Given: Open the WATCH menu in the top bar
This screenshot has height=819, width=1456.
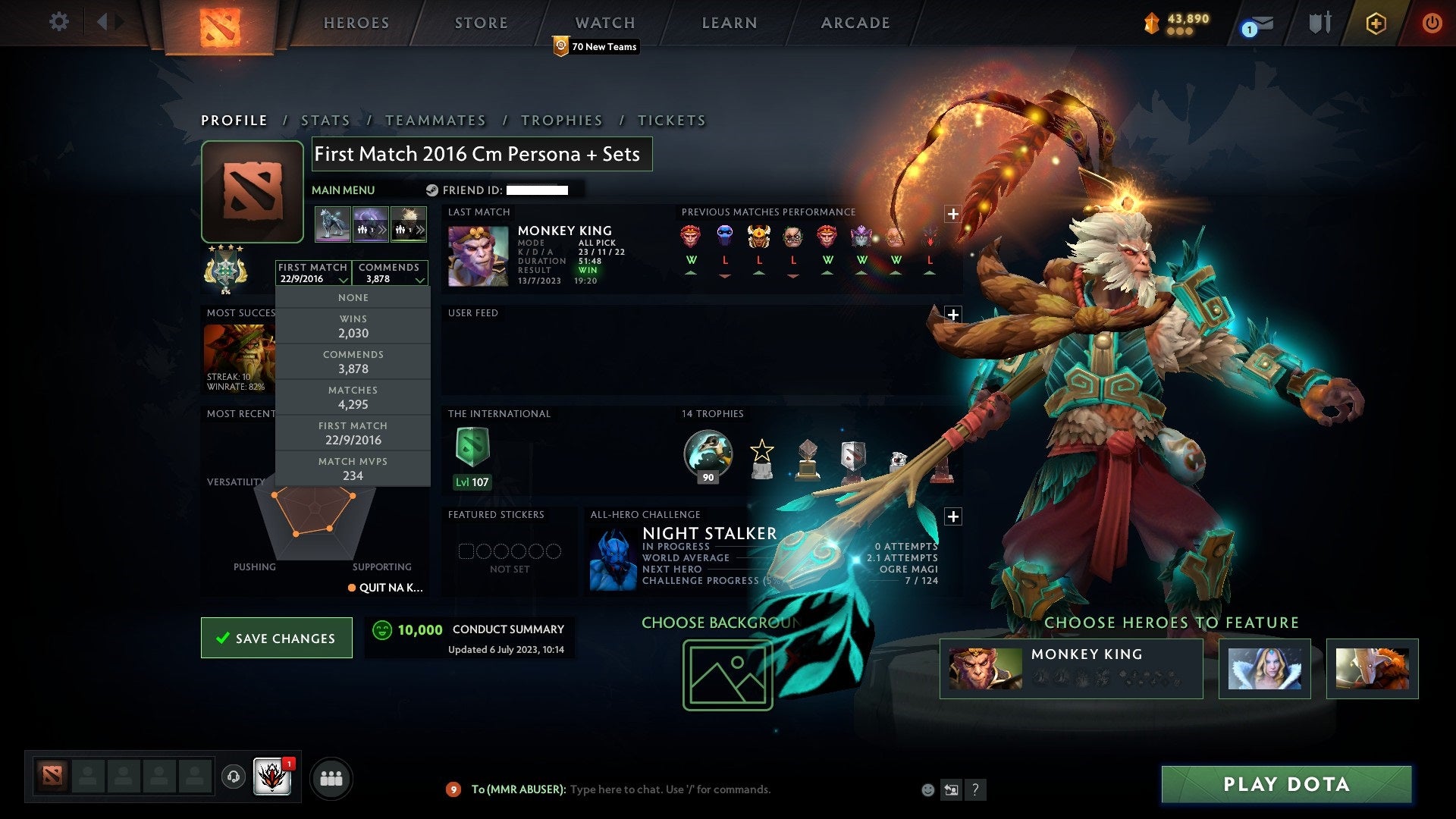Looking at the screenshot, I should [604, 23].
